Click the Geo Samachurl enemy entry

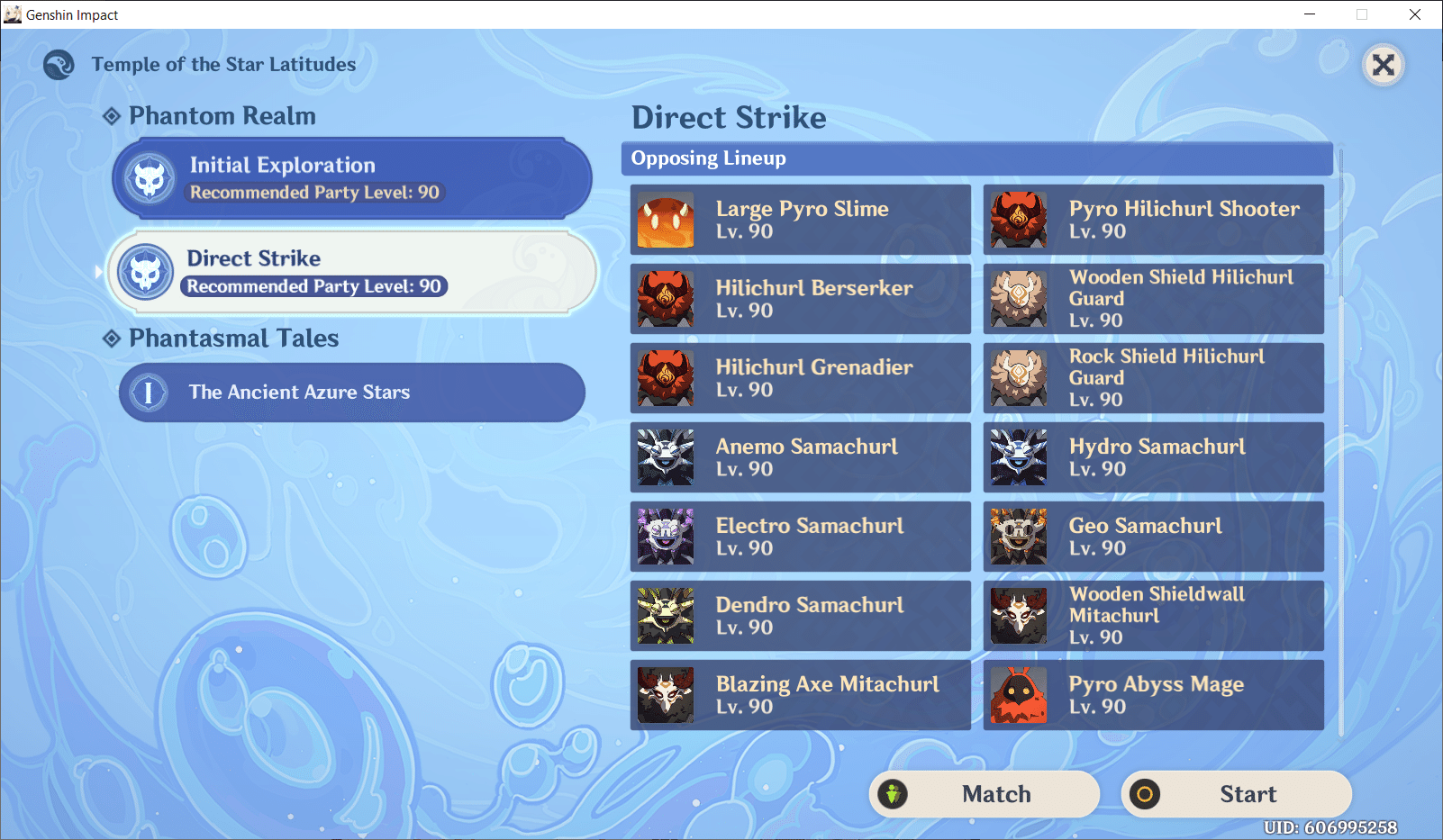click(x=1154, y=537)
